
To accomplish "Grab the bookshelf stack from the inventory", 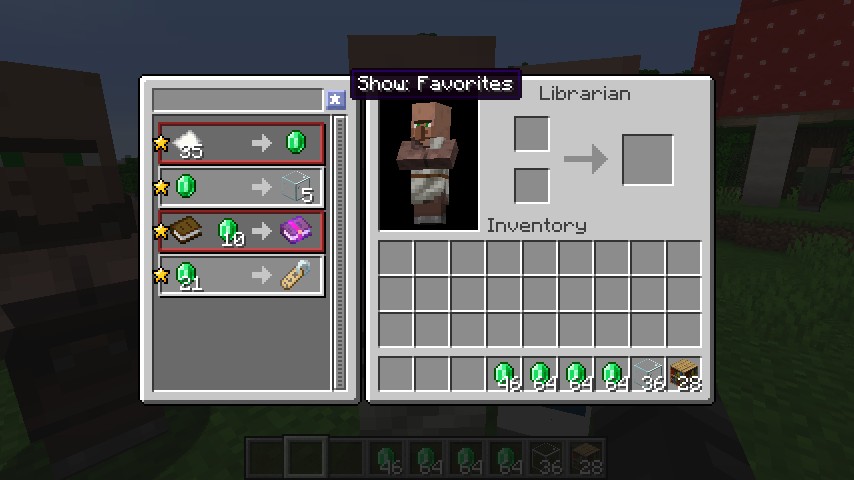I will pyautogui.click(x=684, y=374).
